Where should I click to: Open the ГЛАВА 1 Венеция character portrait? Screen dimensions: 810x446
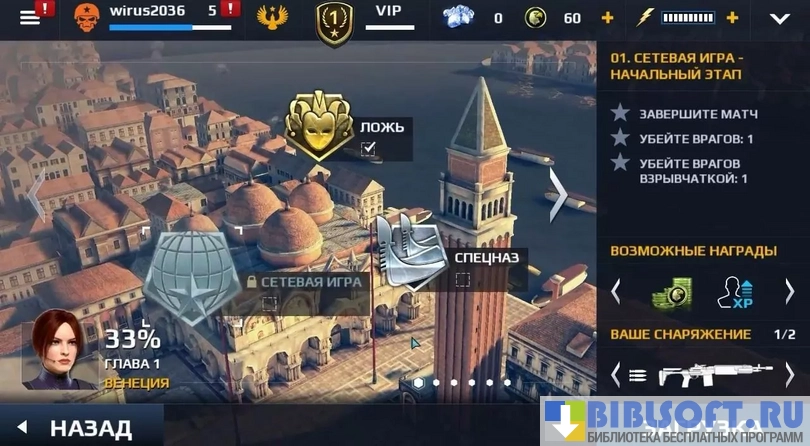click(x=62, y=347)
